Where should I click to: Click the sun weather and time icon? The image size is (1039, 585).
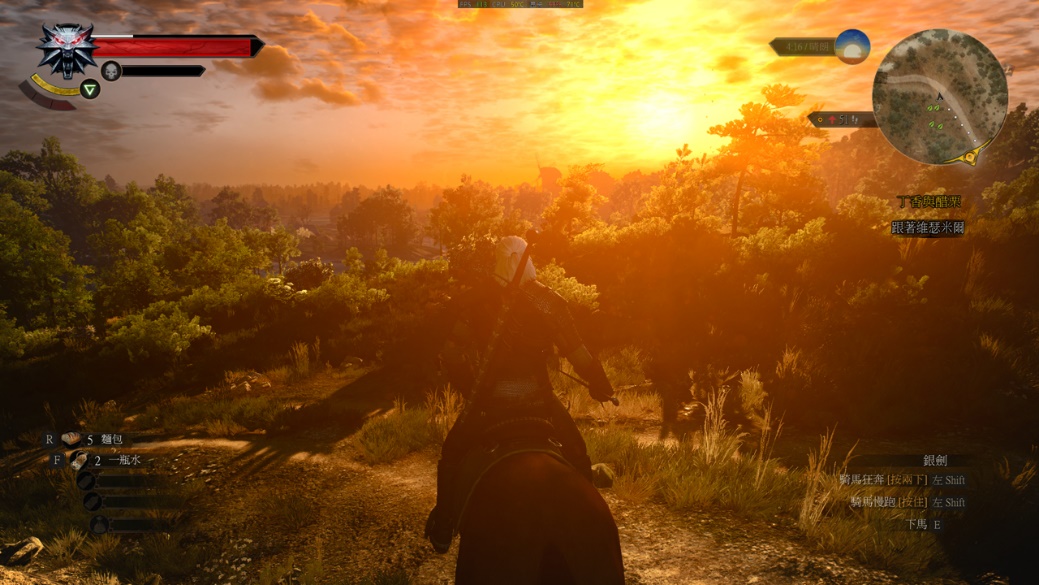852,46
